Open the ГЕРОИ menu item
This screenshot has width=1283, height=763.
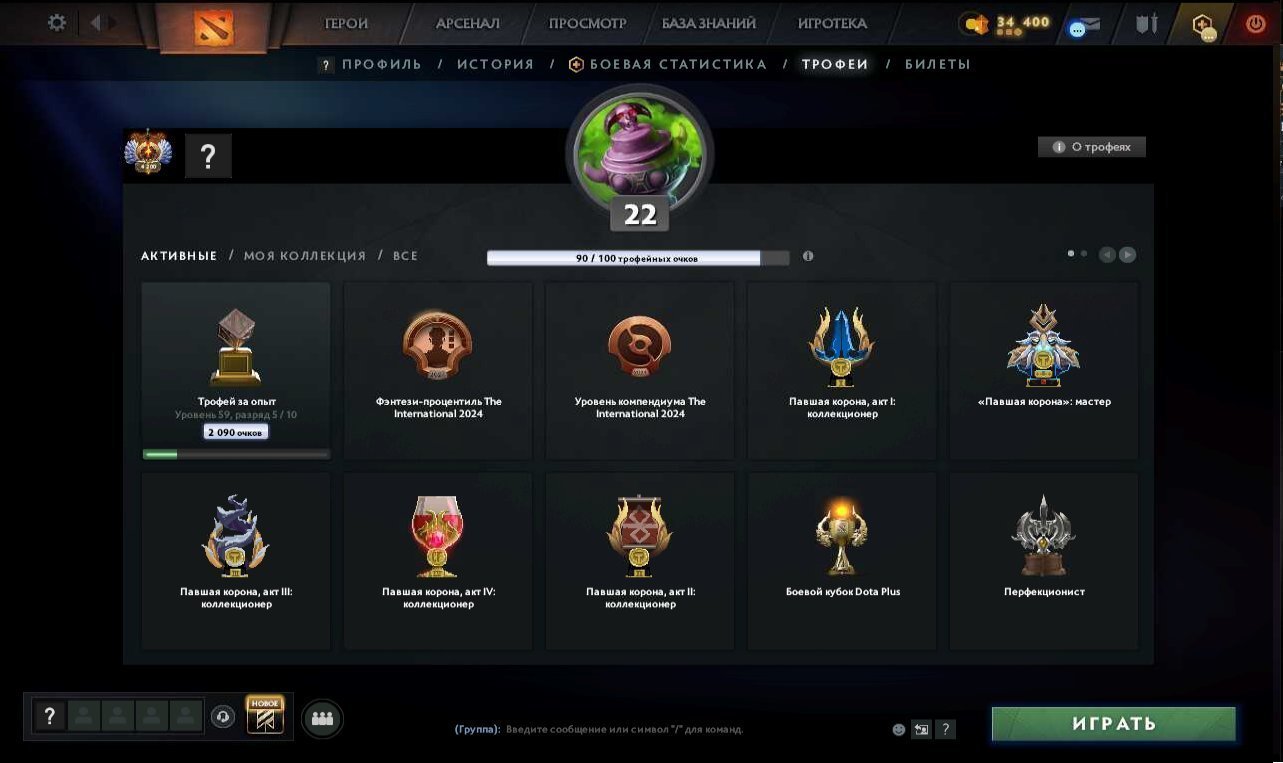coord(345,23)
